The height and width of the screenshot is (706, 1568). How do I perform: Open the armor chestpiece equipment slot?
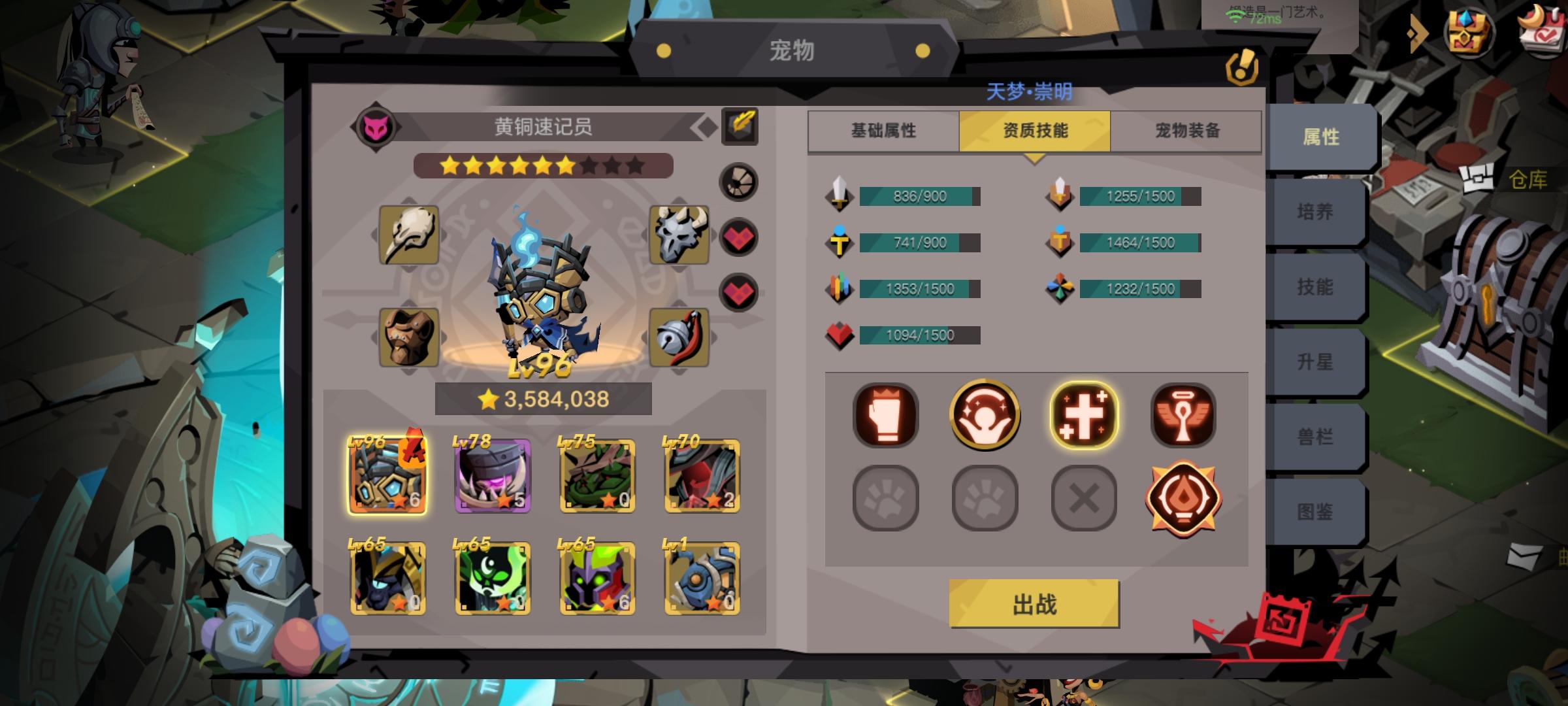[410, 337]
